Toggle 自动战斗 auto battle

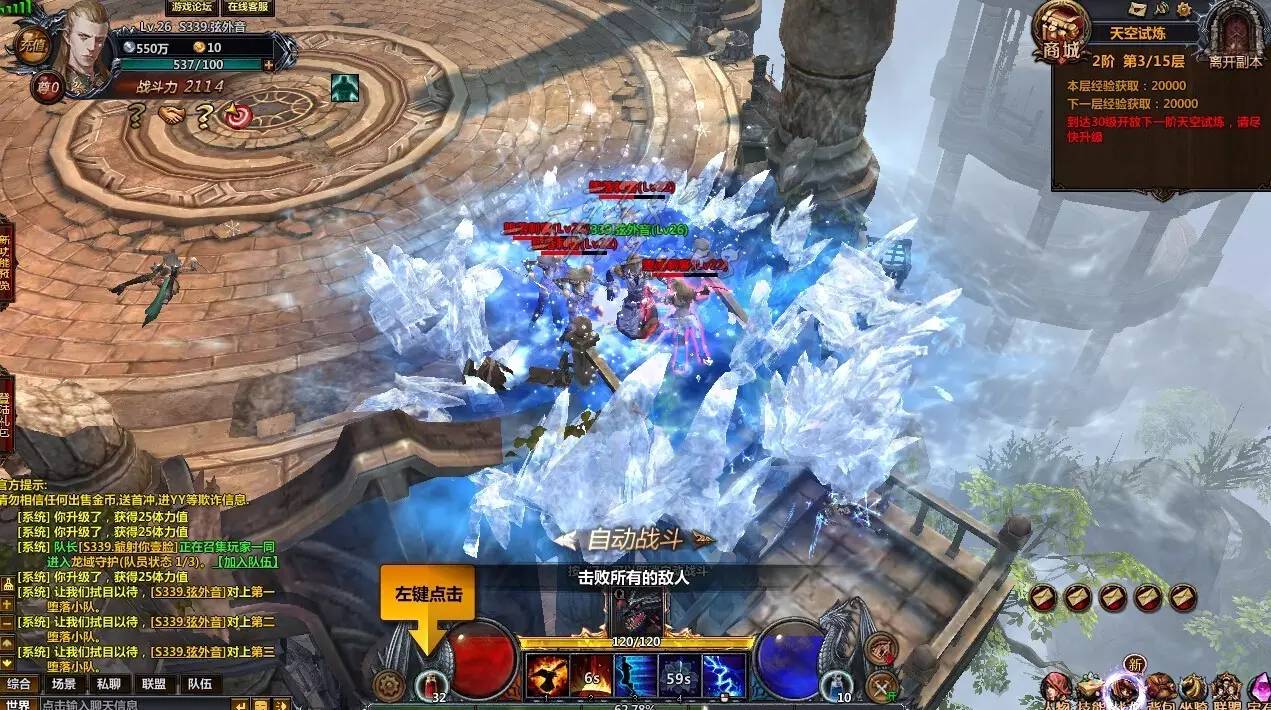tap(635, 540)
